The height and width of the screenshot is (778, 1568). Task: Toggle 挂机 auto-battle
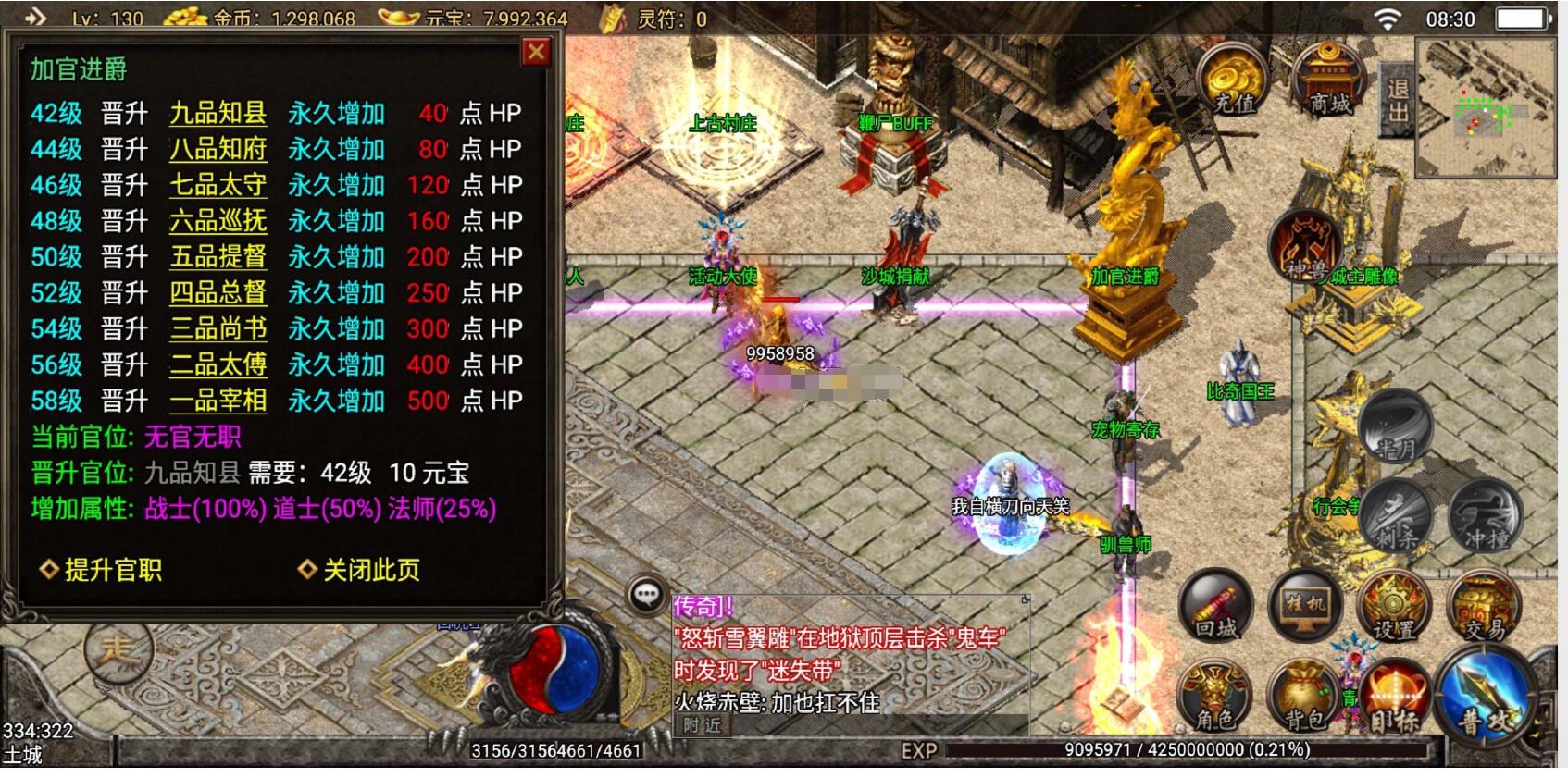pyautogui.click(x=1304, y=606)
